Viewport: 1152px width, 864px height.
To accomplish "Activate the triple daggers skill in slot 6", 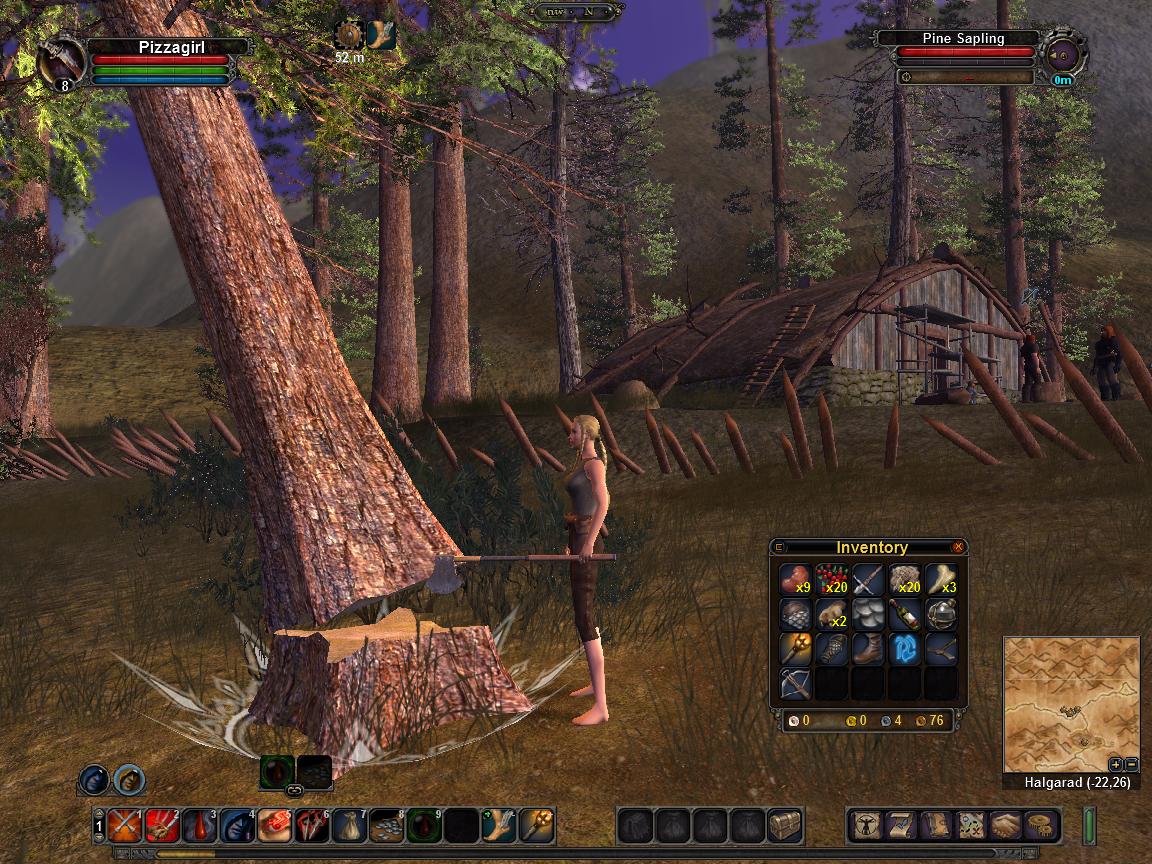I will [312, 825].
